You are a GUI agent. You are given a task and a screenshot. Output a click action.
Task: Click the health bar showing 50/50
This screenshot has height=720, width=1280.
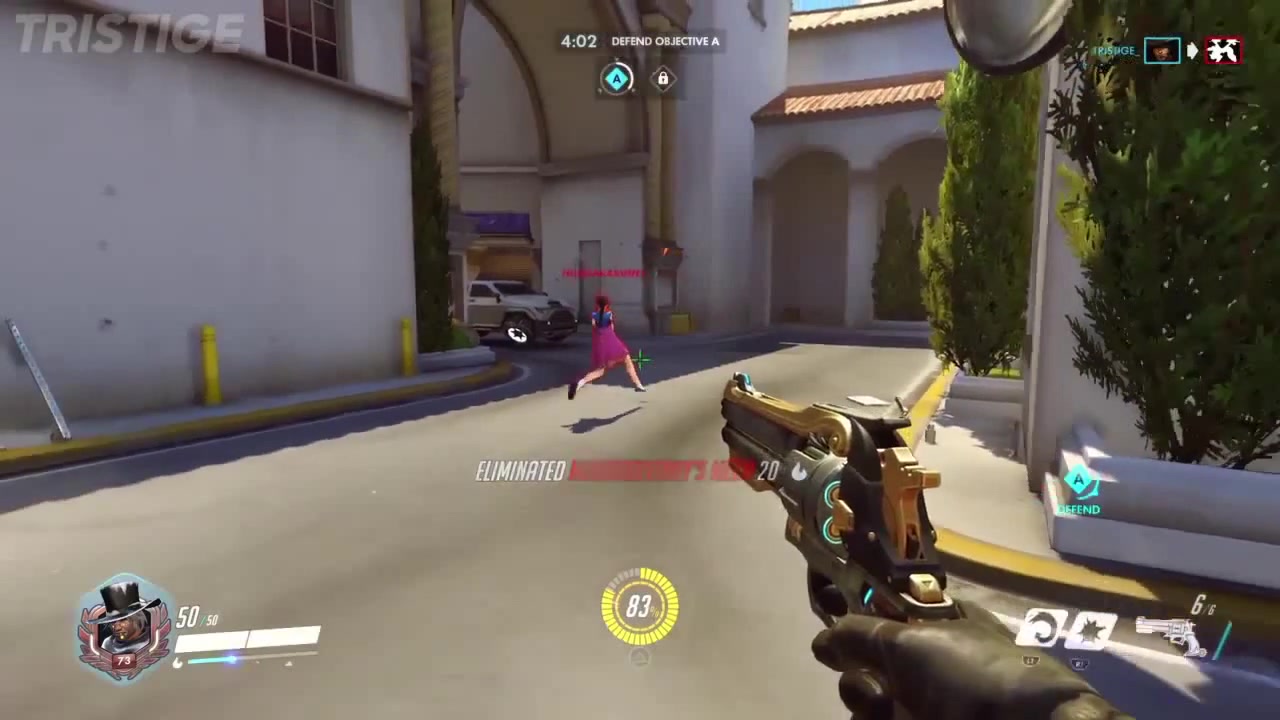tap(250, 637)
